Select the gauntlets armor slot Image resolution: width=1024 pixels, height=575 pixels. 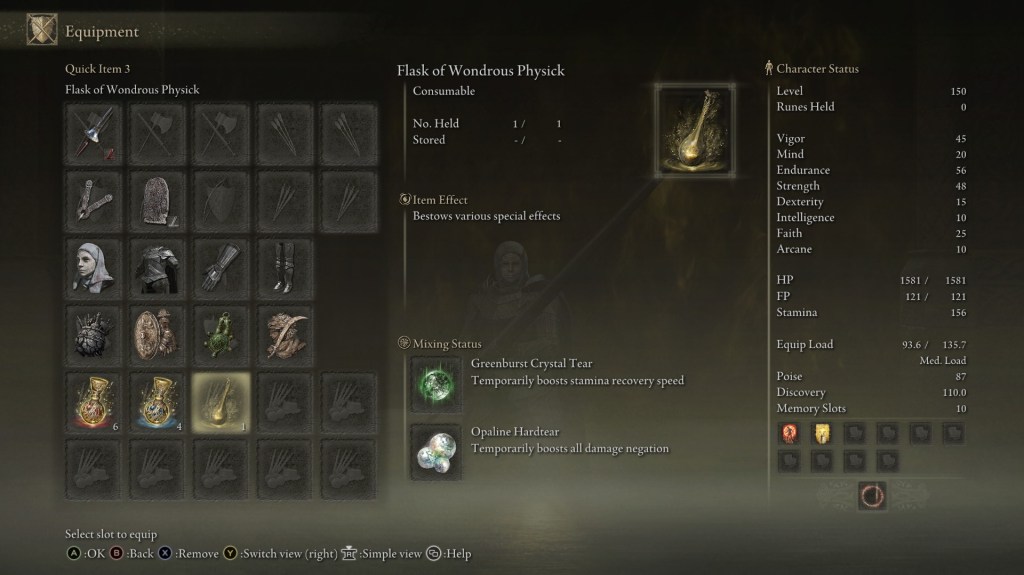220,266
